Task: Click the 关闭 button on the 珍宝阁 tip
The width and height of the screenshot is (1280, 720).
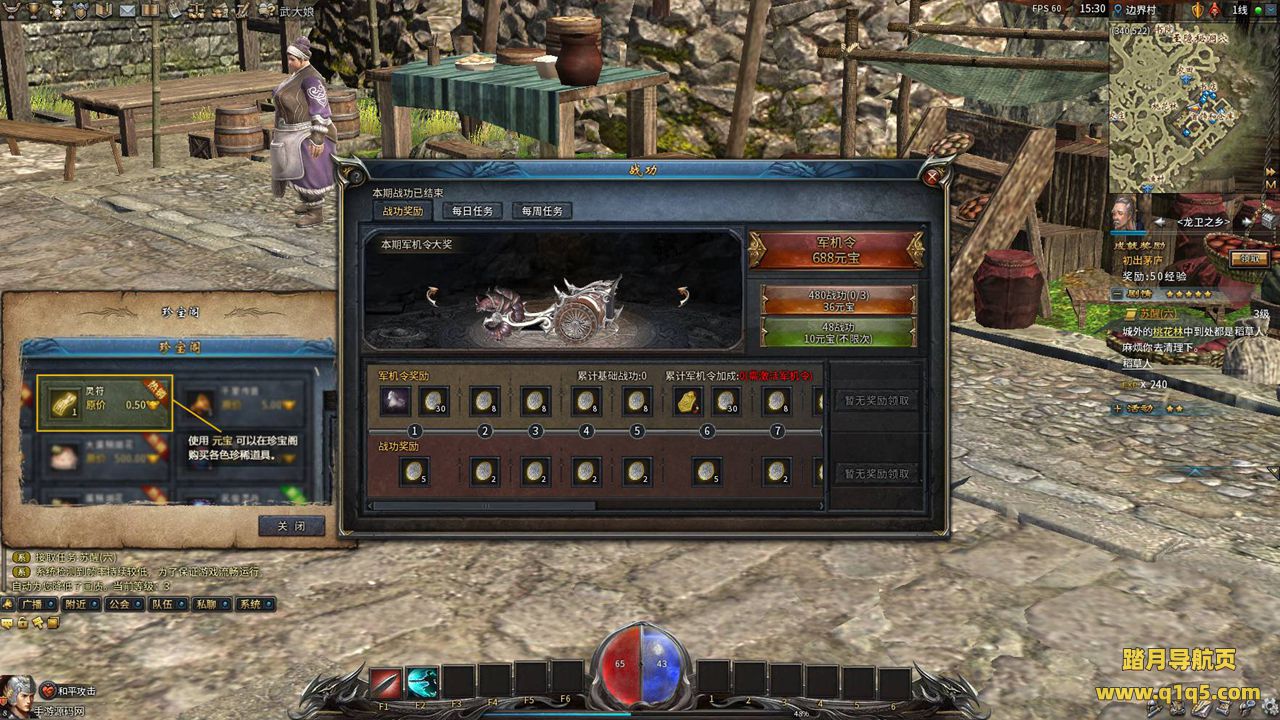Action: pos(291,526)
